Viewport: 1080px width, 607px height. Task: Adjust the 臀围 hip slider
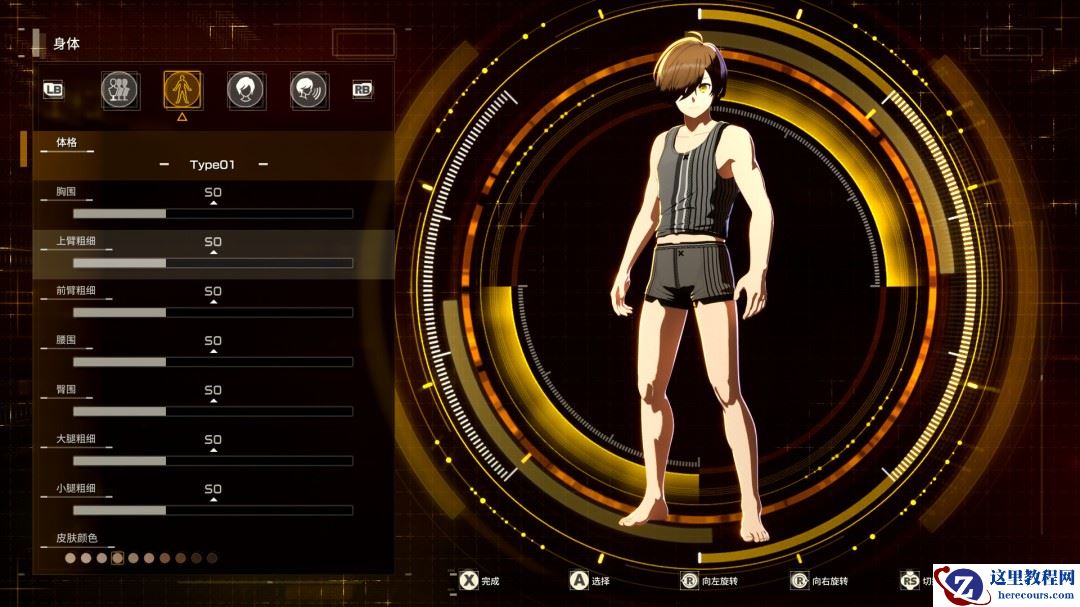(x=212, y=411)
